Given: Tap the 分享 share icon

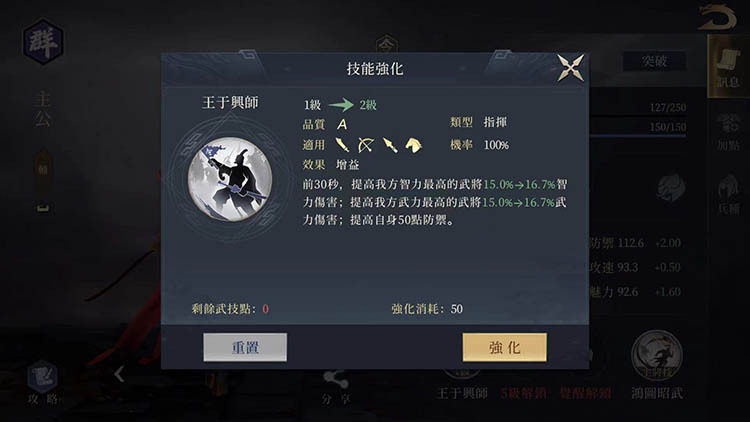Looking at the screenshot, I should point(336,384).
